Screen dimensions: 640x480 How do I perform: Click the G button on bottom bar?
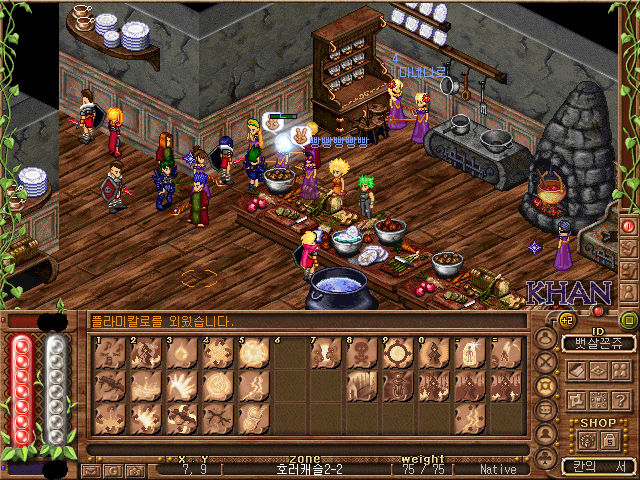pyautogui.click(x=112, y=470)
